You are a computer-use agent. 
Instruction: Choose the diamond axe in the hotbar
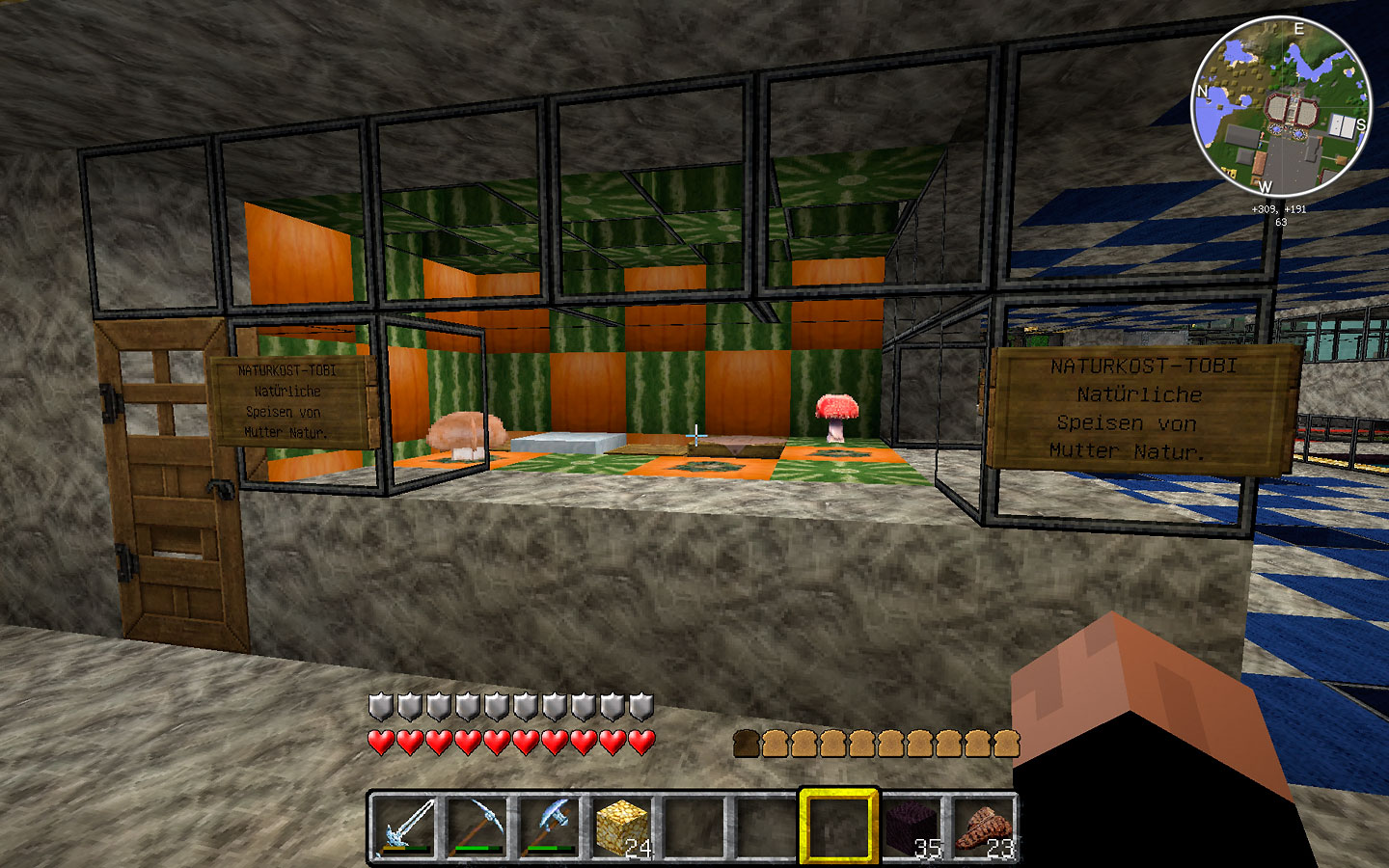point(549,827)
